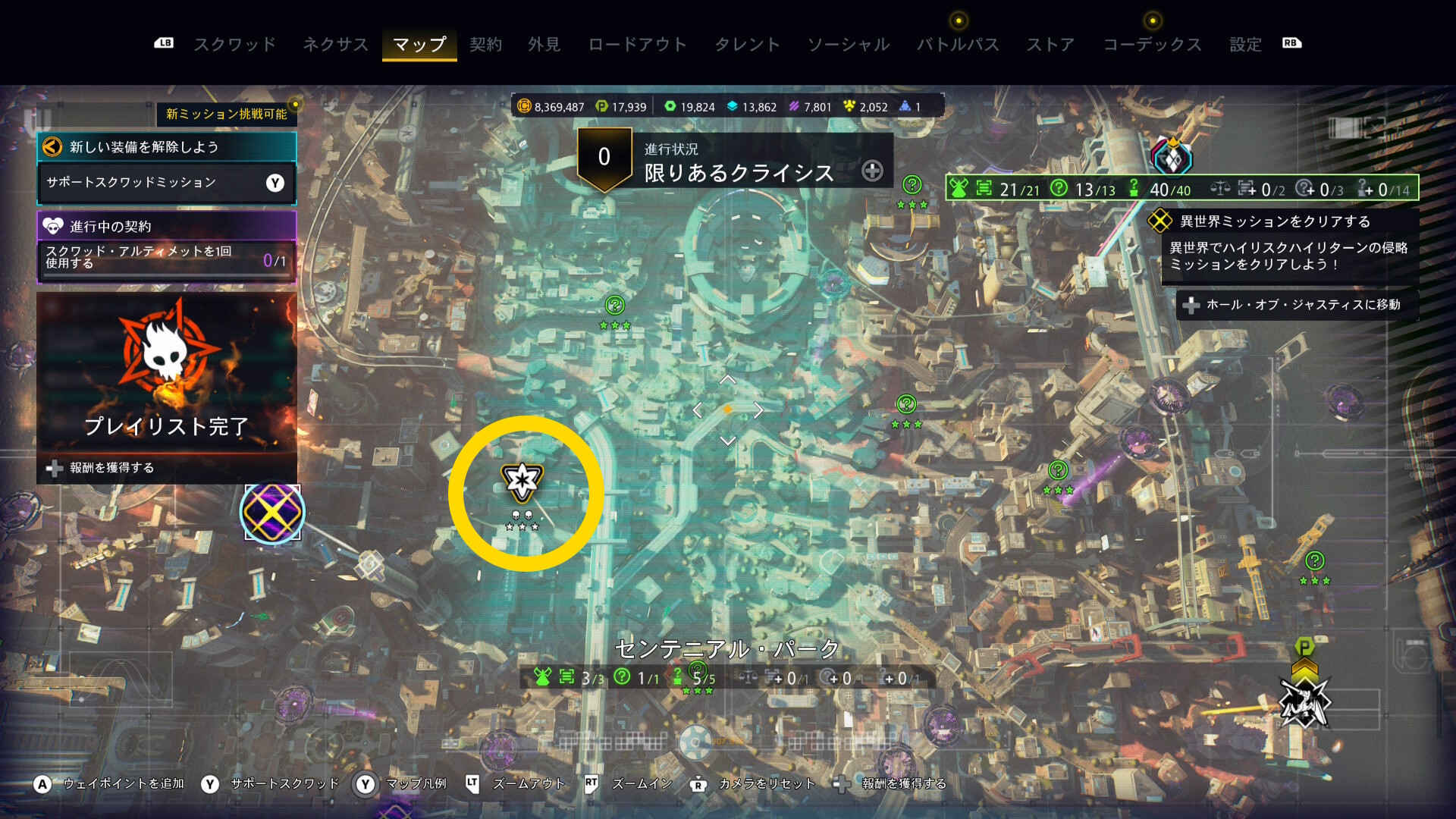
Task: Select the circled star mission marker
Action: click(x=522, y=481)
